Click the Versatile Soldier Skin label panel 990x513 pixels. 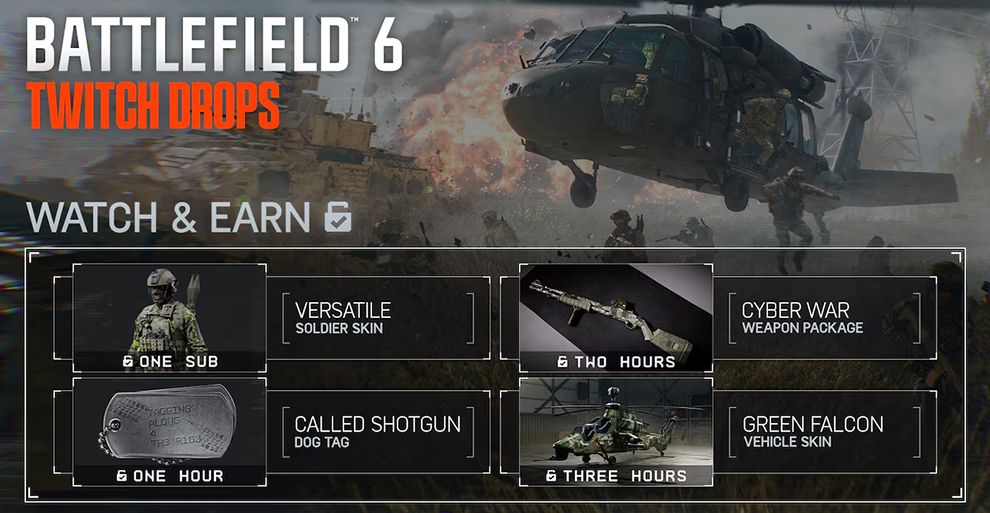[378, 318]
